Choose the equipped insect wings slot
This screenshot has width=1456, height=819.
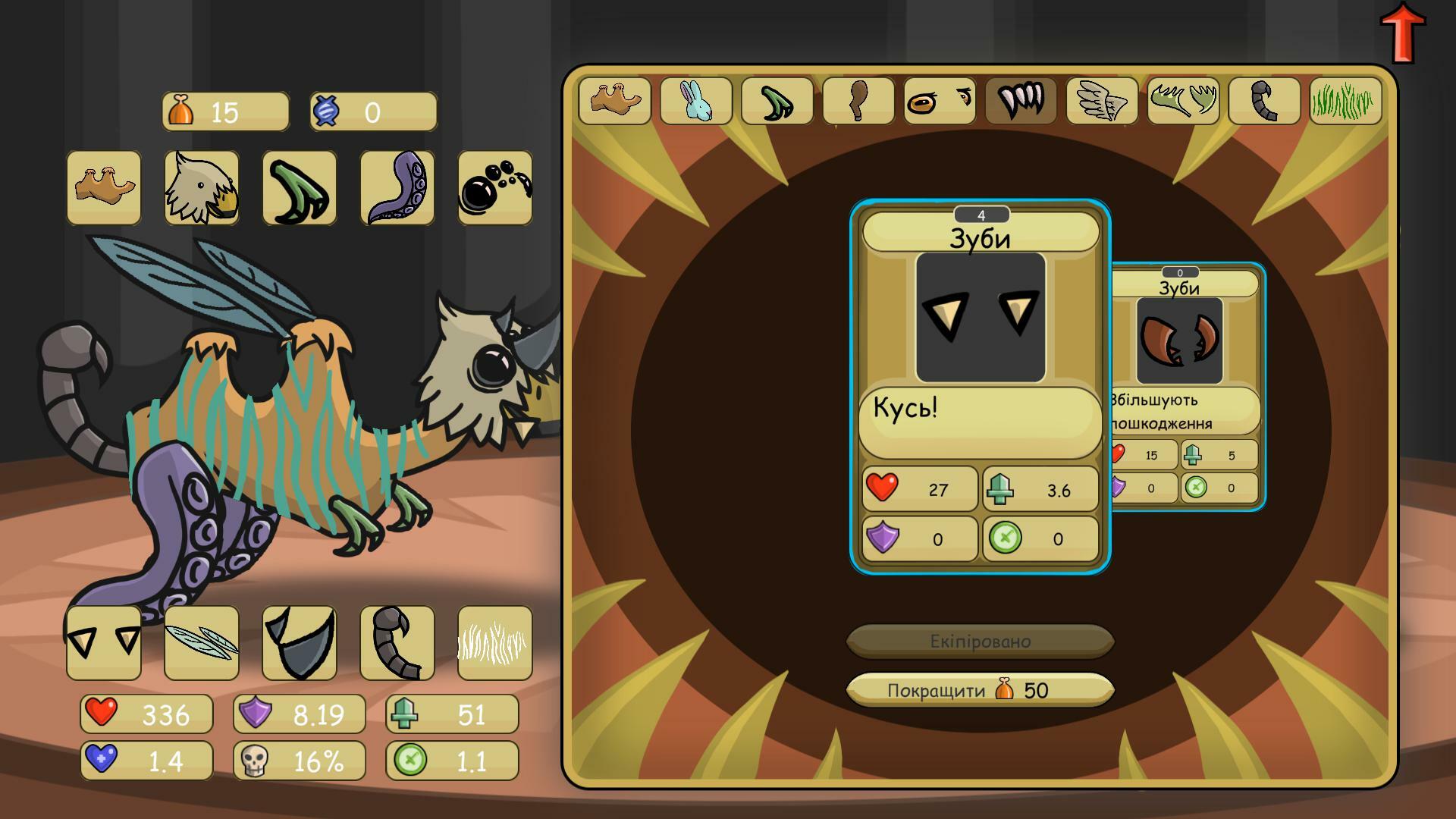click(x=202, y=643)
